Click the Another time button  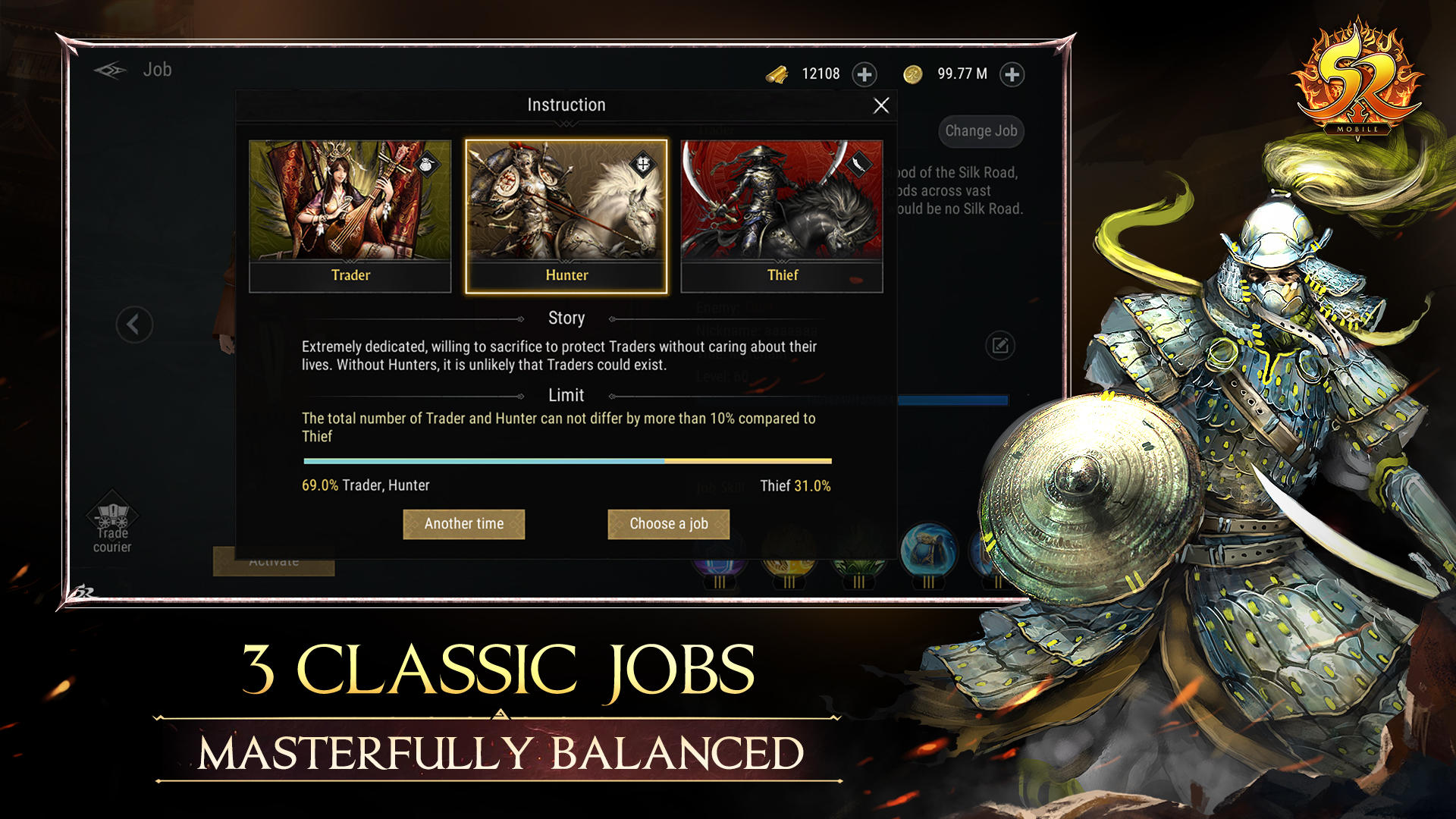tap(463, 523)
